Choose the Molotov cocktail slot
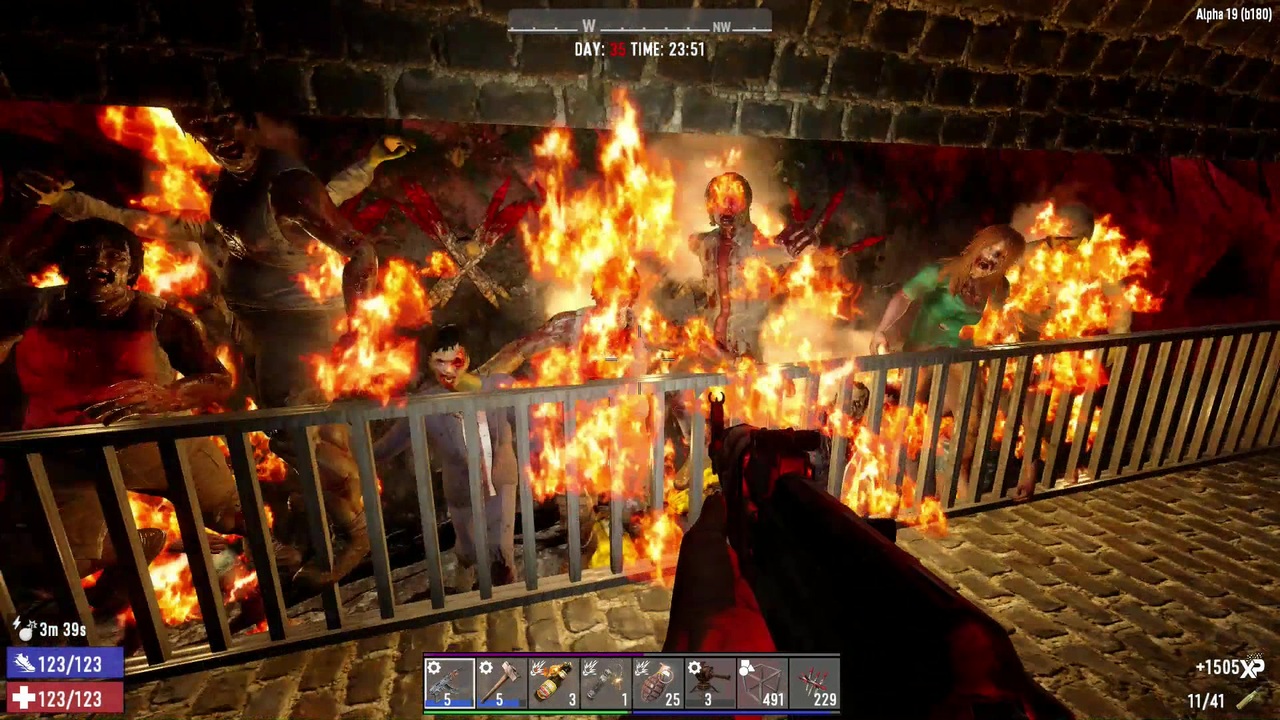The height and width of the screenshot is (720, 1280). tap(553, 683)
